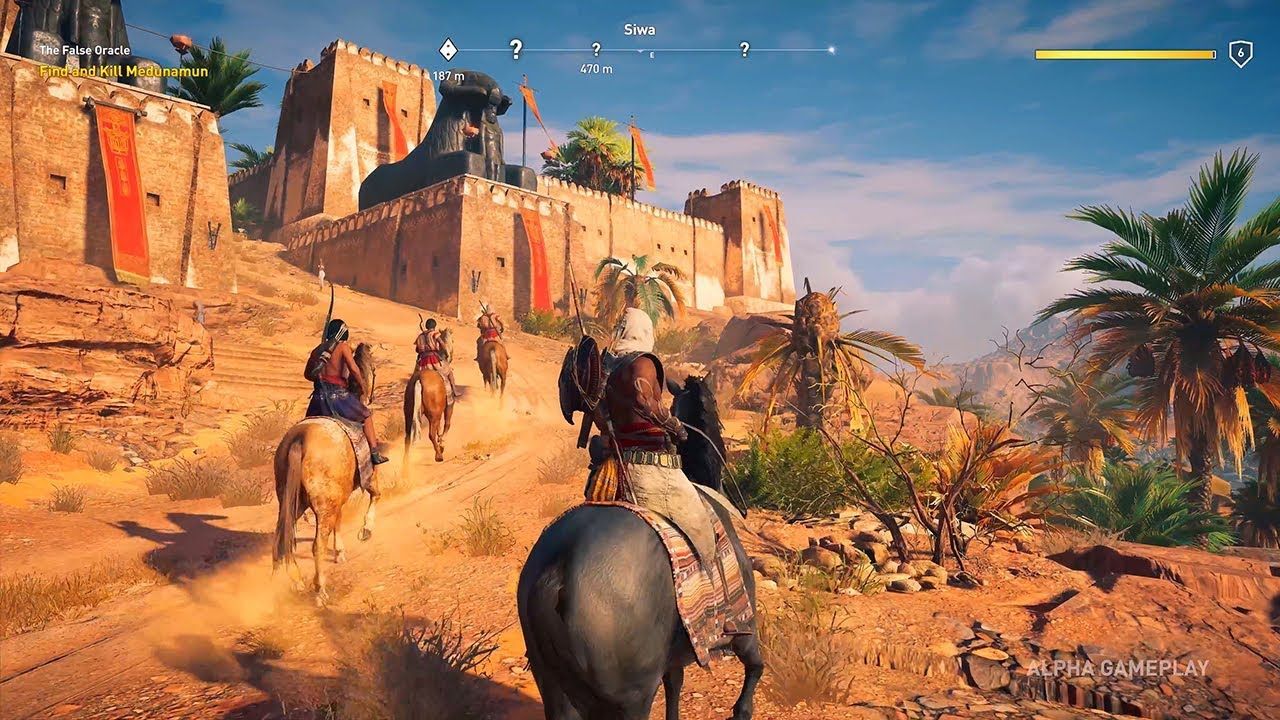Click the 470 m question mark marker

pyautogui.click(x=596, y=48)
